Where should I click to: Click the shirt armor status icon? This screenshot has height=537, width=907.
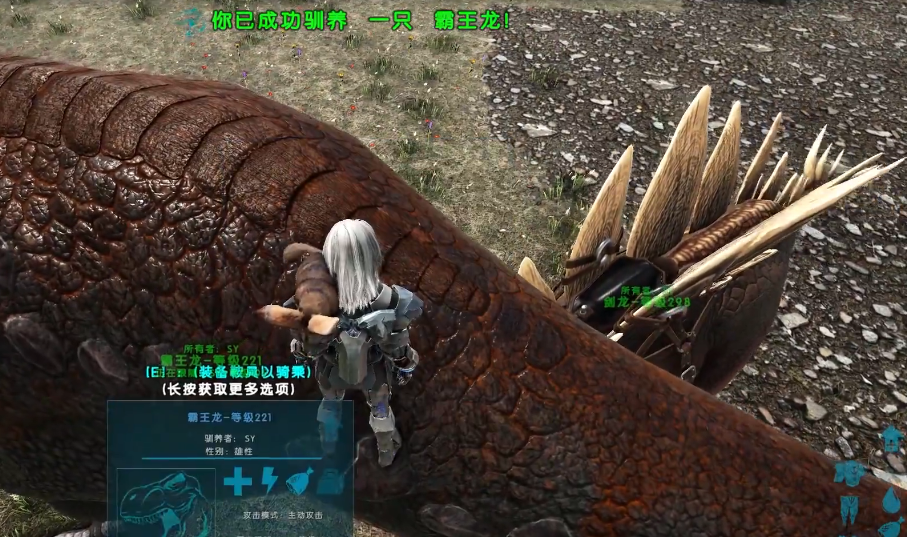tap(849, 473)
